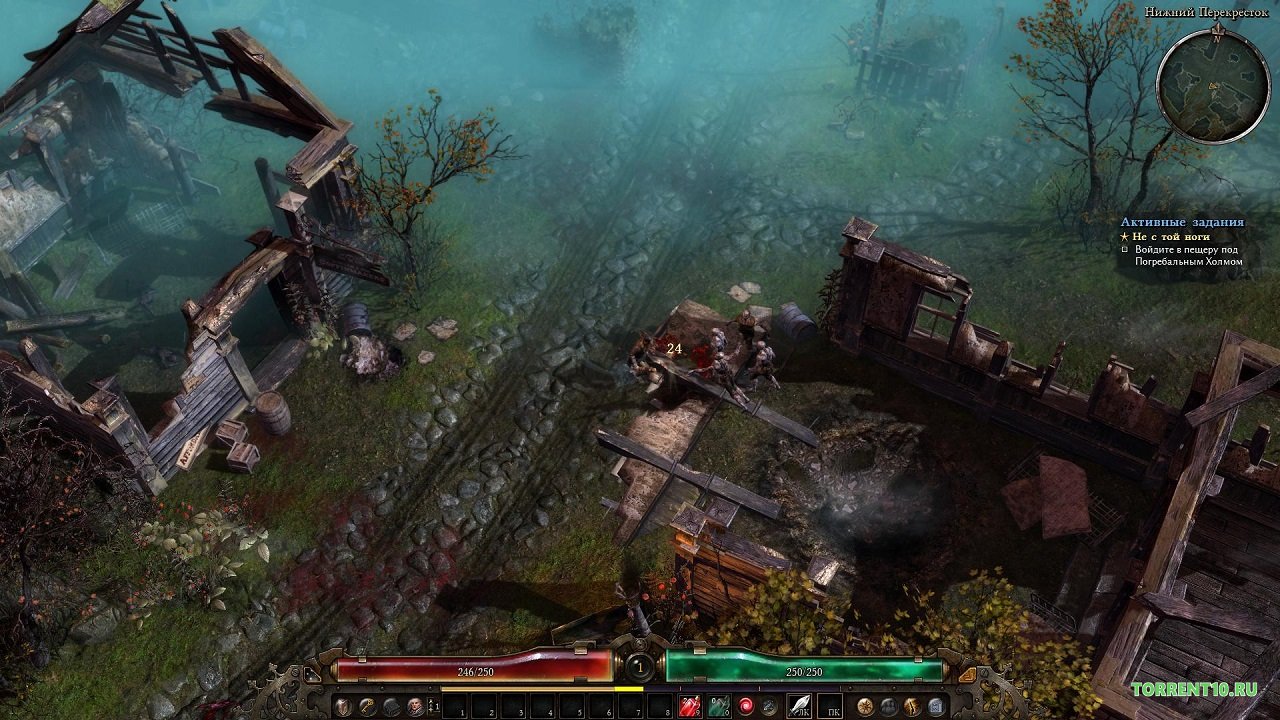Use the green energy potion slot
Image resolution: width=1280 pixels, height=720 pixels.
tap(718, 707)
